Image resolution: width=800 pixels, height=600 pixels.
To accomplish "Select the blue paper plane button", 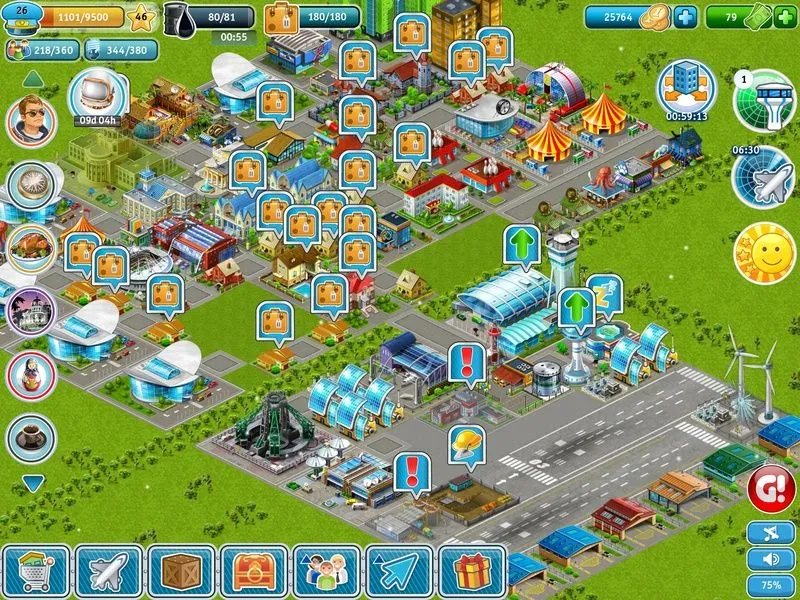I will coord(399,571).
